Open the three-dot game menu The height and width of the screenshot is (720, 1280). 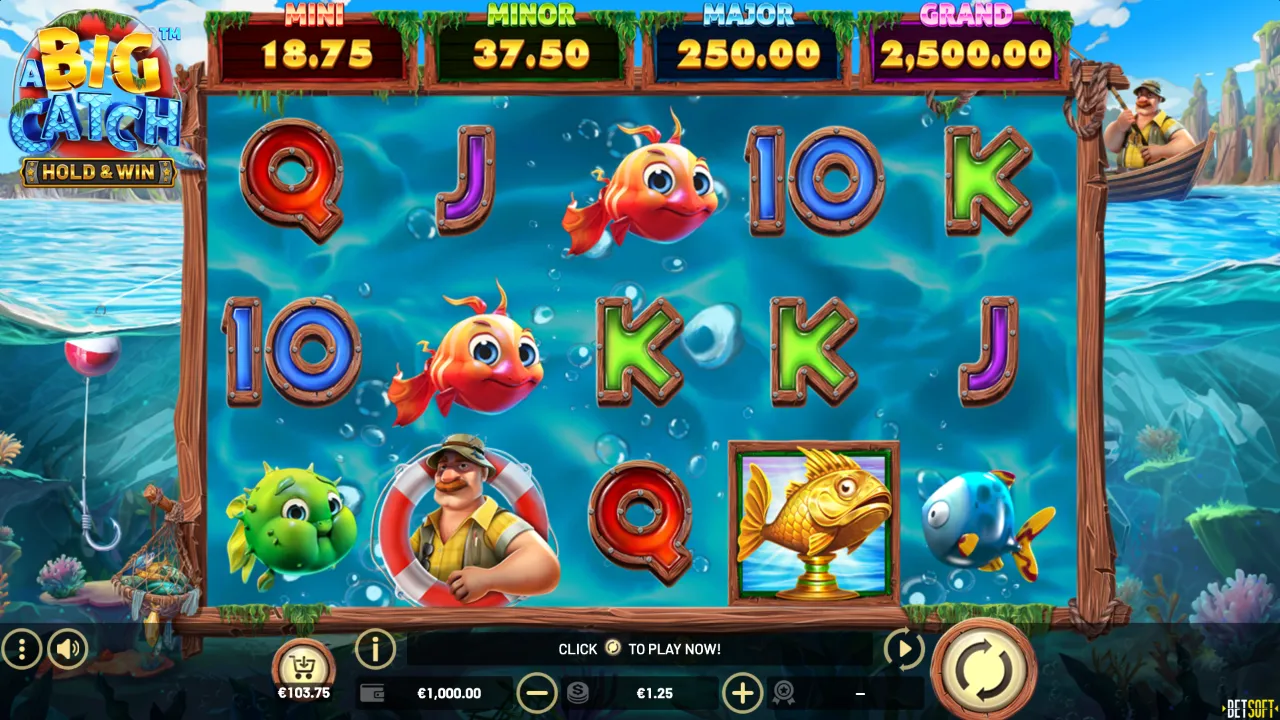tap(21, 649)
